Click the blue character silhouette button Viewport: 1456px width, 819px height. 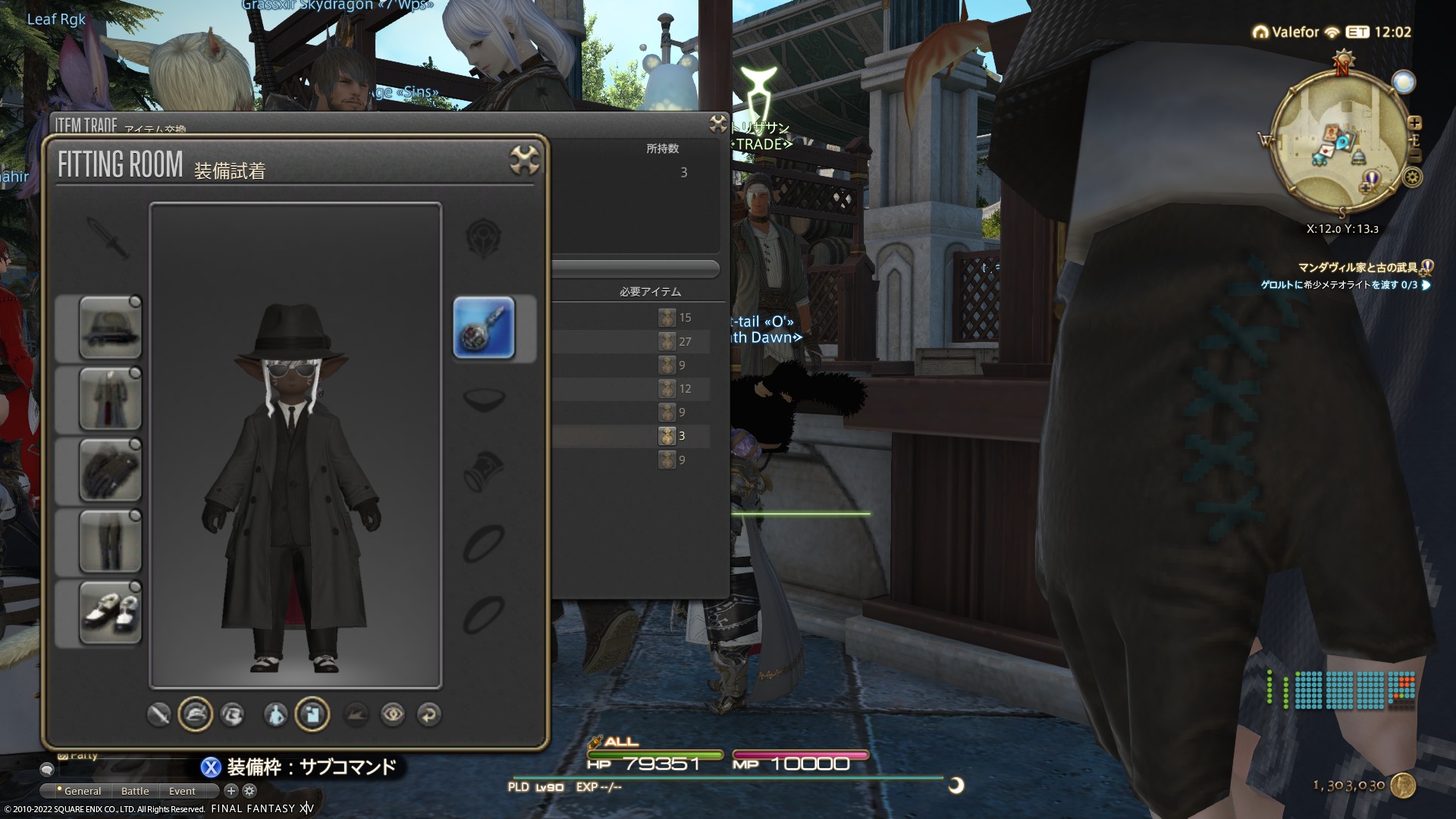(275, 714)
